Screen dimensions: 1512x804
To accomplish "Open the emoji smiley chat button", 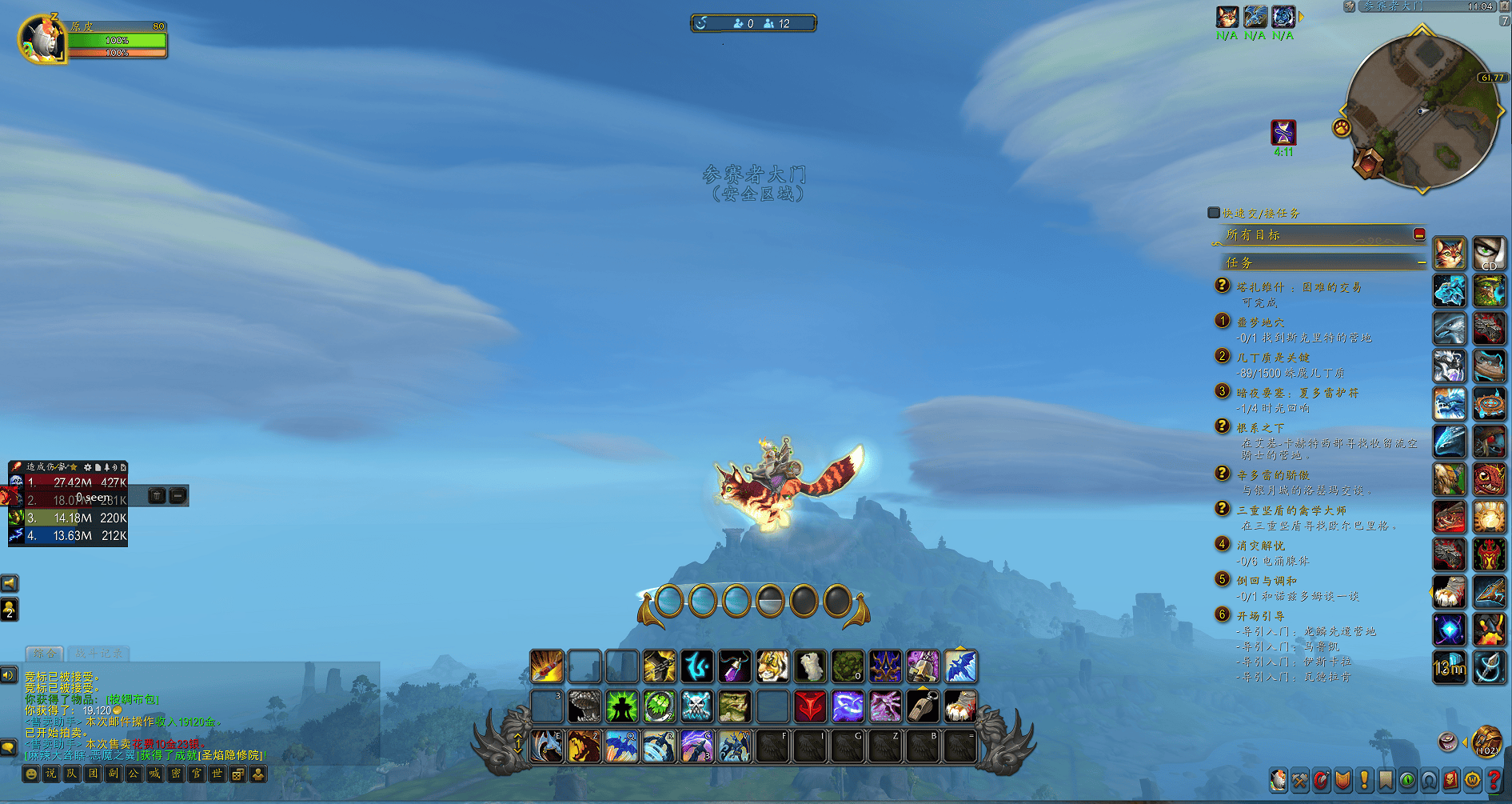I will [x=30, y=774].
